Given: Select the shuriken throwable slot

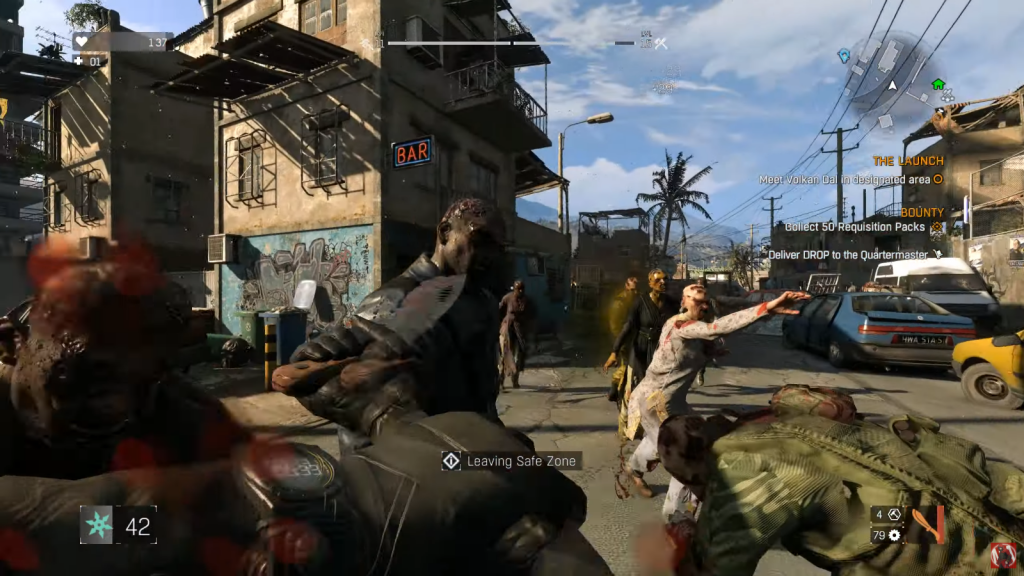Looking at the screenshot, I should tap(97, 524).
